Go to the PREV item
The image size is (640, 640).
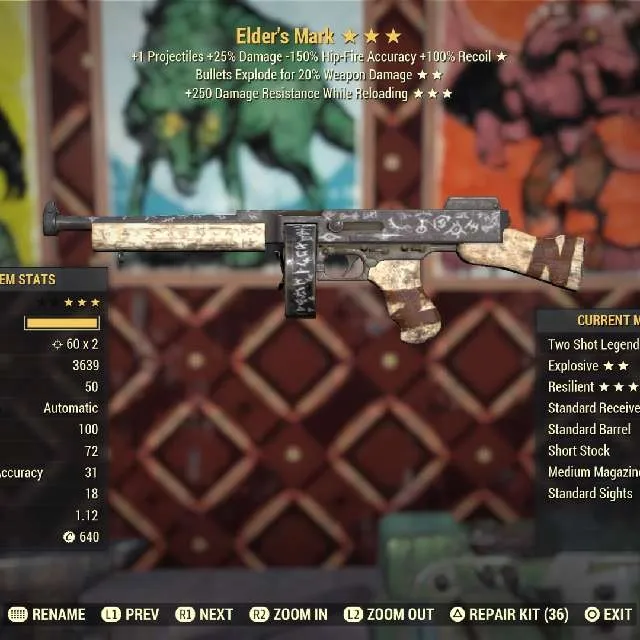tap(131, 614)
